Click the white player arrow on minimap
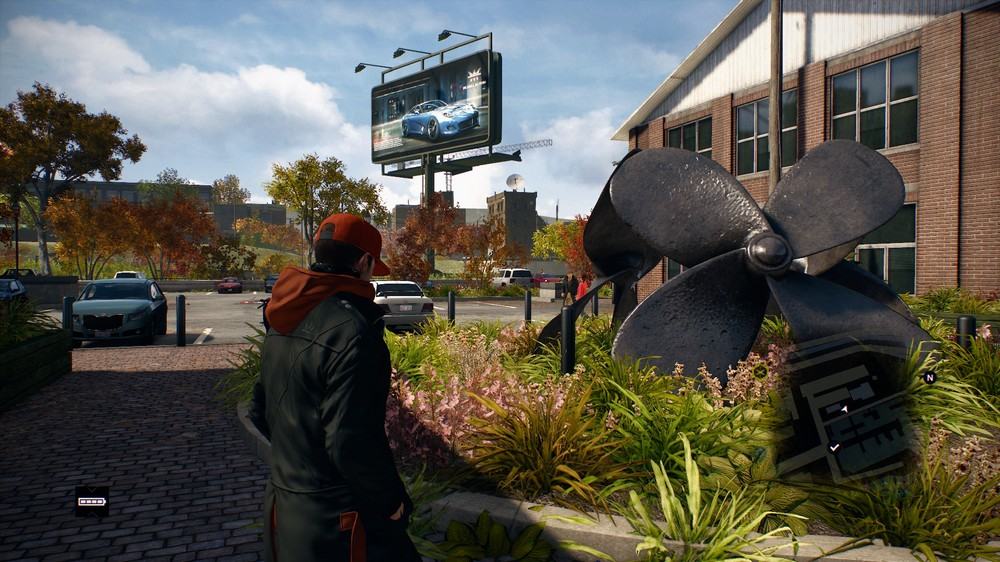 pos(844,409)
